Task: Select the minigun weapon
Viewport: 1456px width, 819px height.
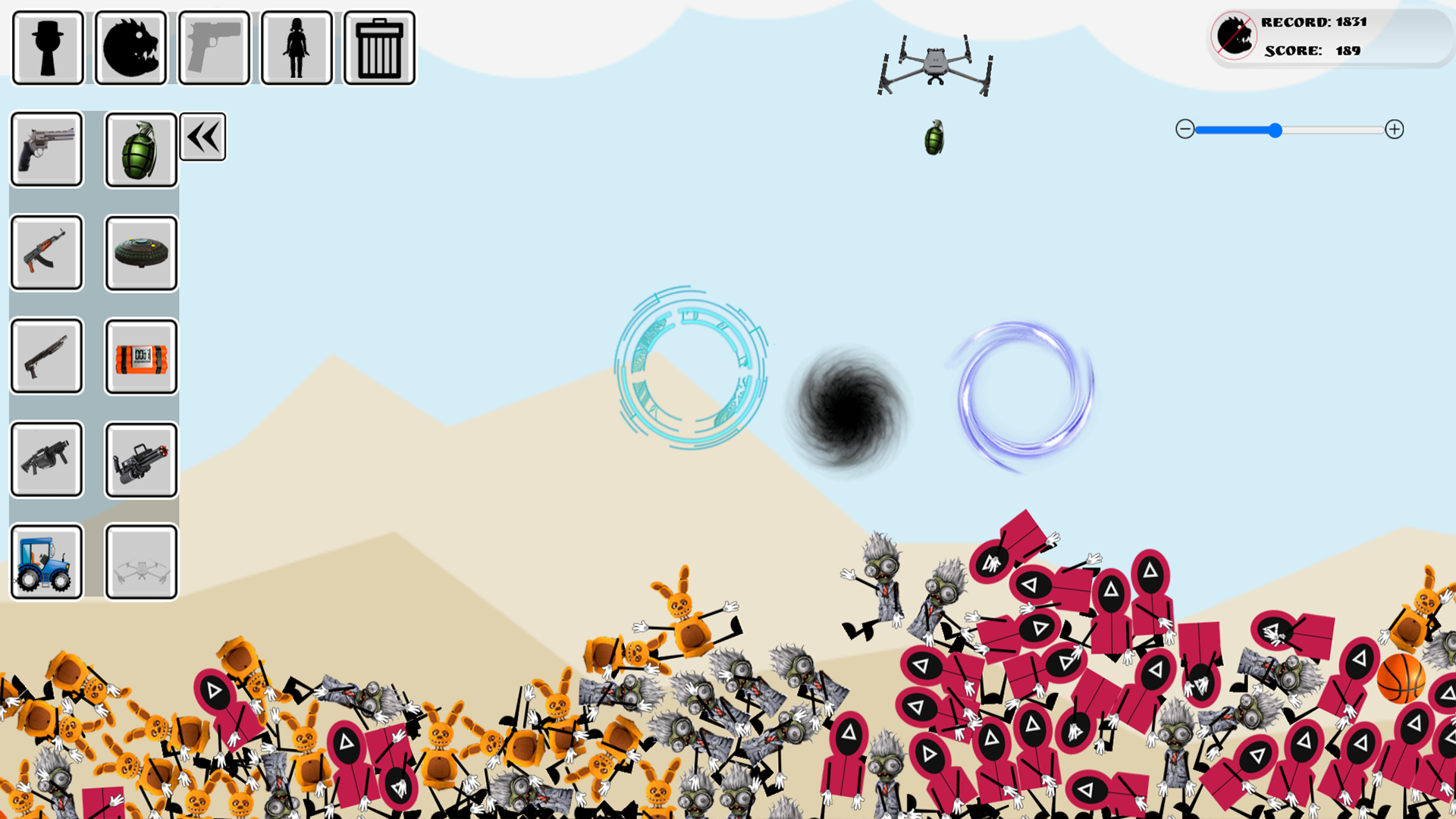Action: click(140, 459)
